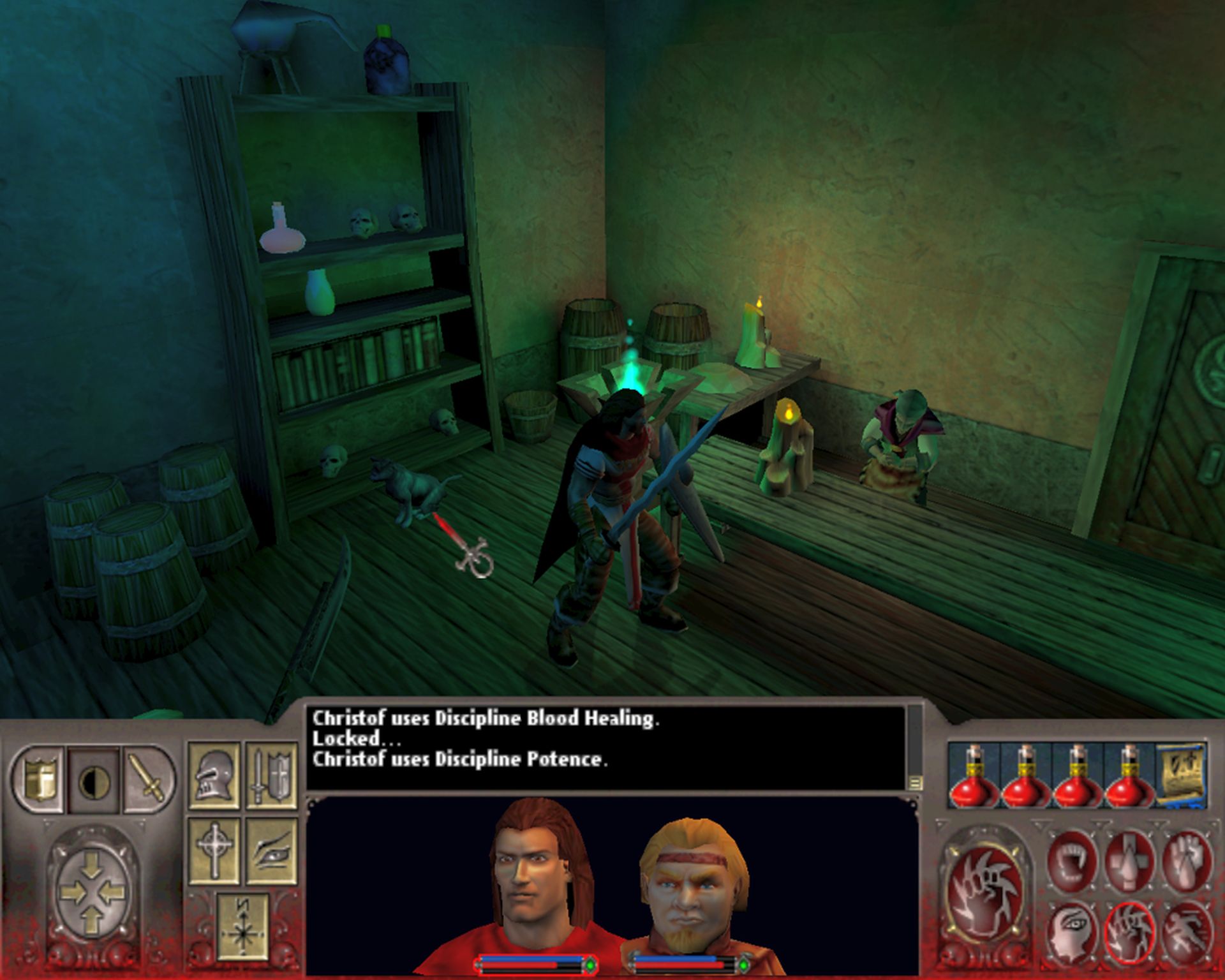The width and height of the screenshot is (1225, 980).
Task: Open the compass rose map button
Action: (x=242, y=927)
